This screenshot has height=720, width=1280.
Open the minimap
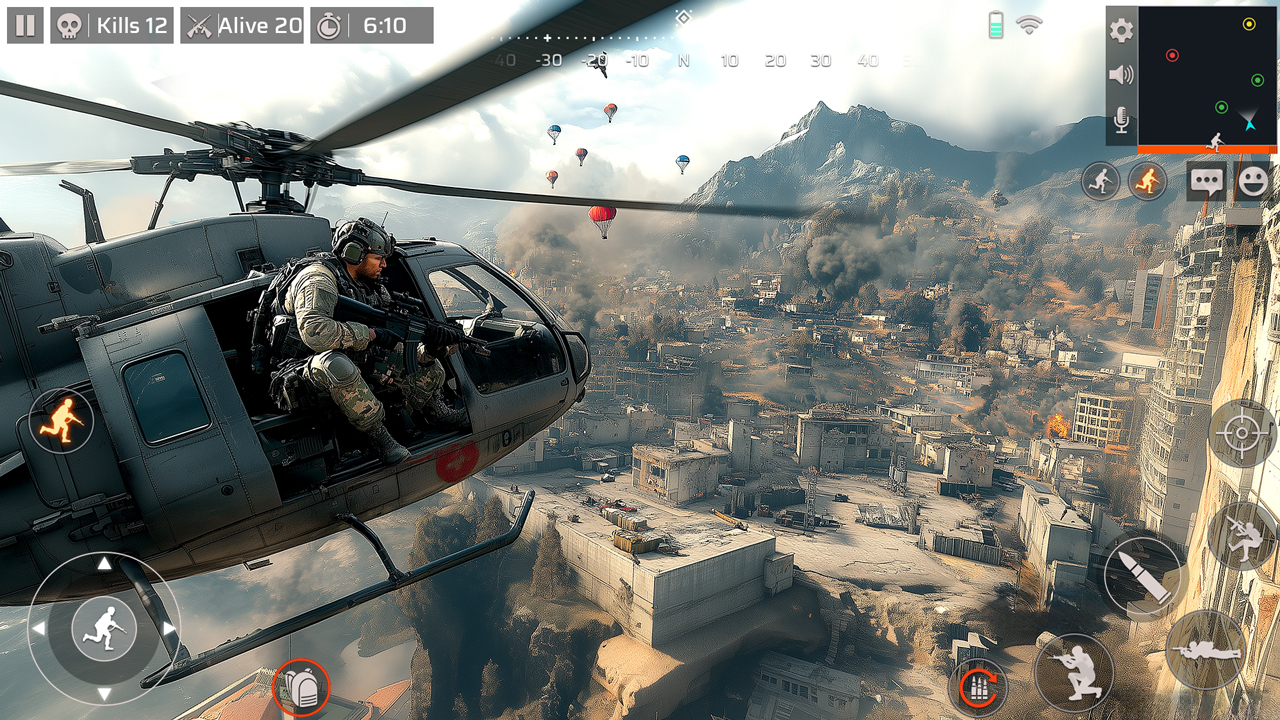click(x=1207, y=76)
